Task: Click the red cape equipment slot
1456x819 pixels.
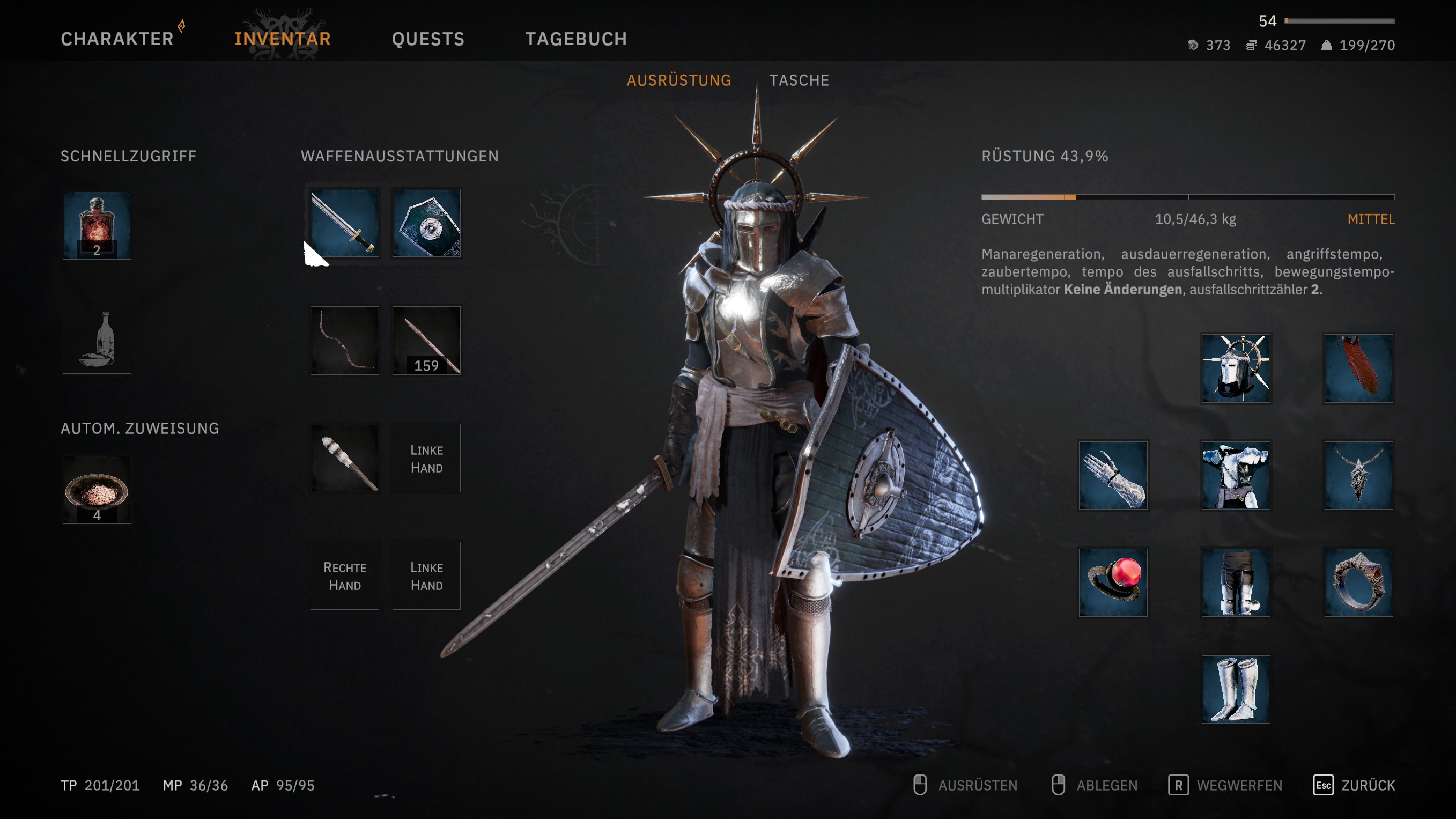Action: pyautogui.click(x=1358, y=368)
